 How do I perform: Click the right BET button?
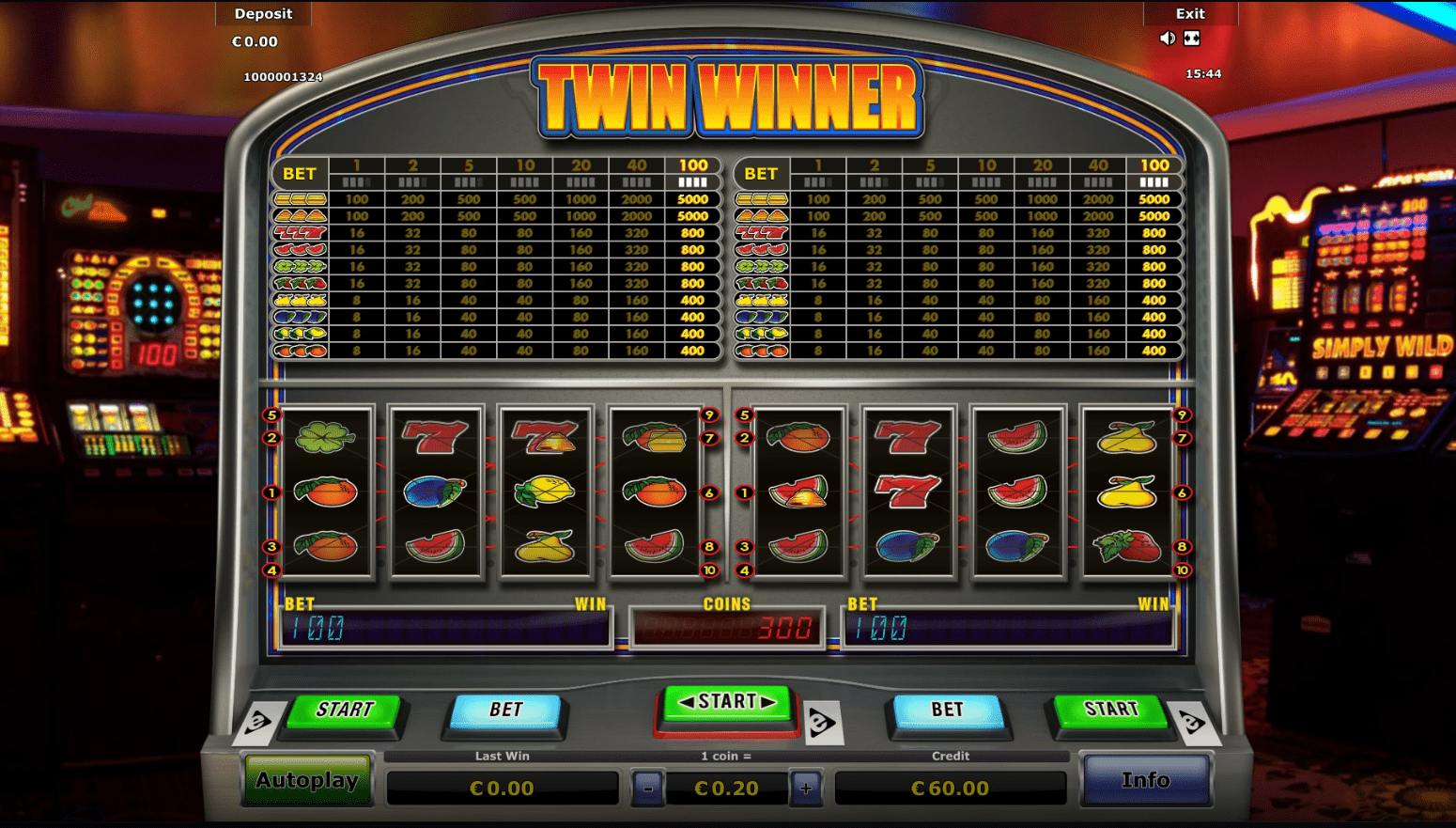point(949,711)
